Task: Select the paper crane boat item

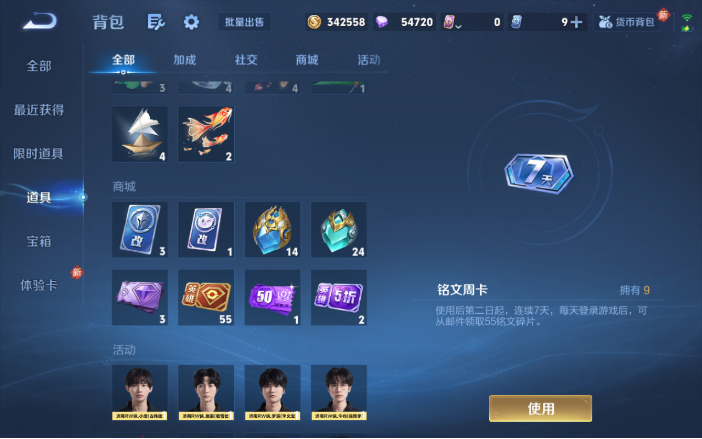Action: 140,134
